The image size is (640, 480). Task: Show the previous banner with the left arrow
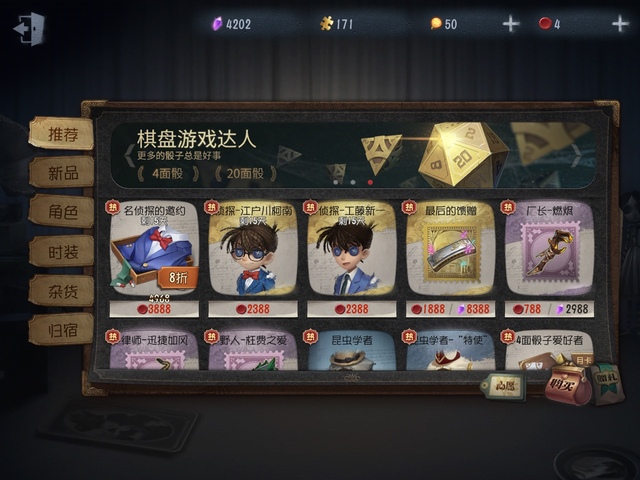click(x=129, y=155)
